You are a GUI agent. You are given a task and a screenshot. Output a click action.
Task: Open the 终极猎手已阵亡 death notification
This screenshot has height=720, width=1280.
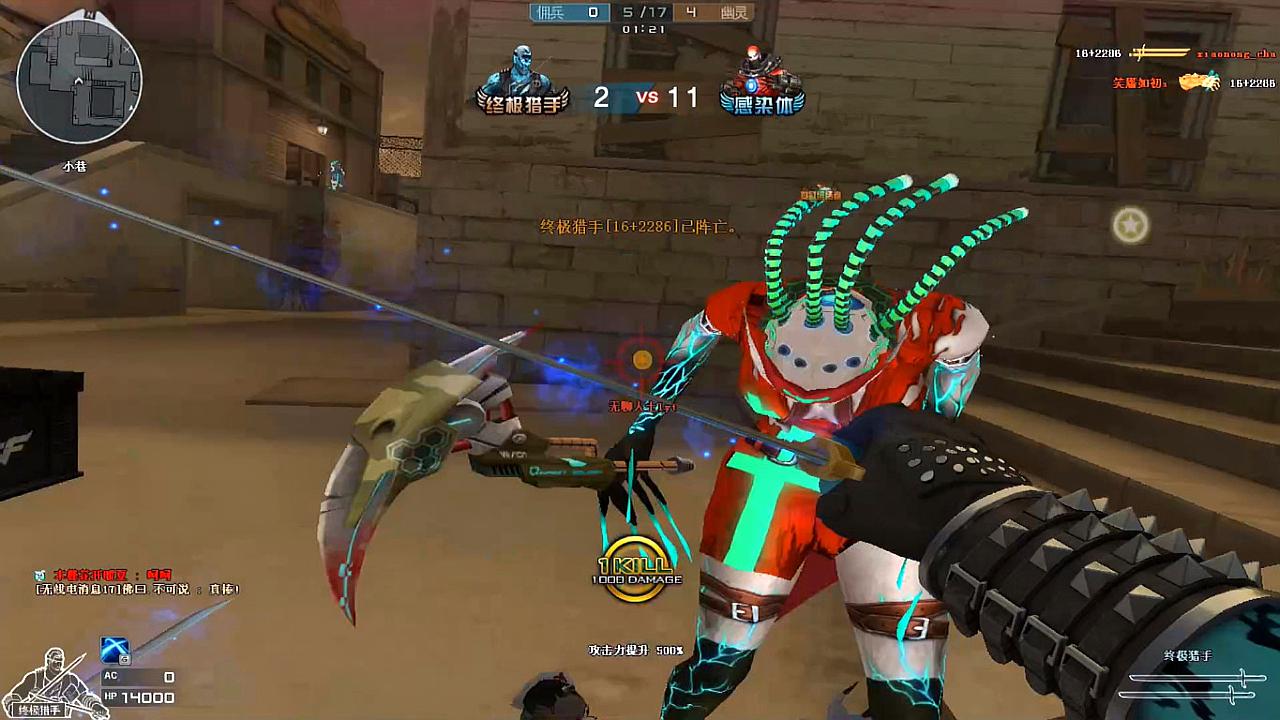tap(635, 226)
